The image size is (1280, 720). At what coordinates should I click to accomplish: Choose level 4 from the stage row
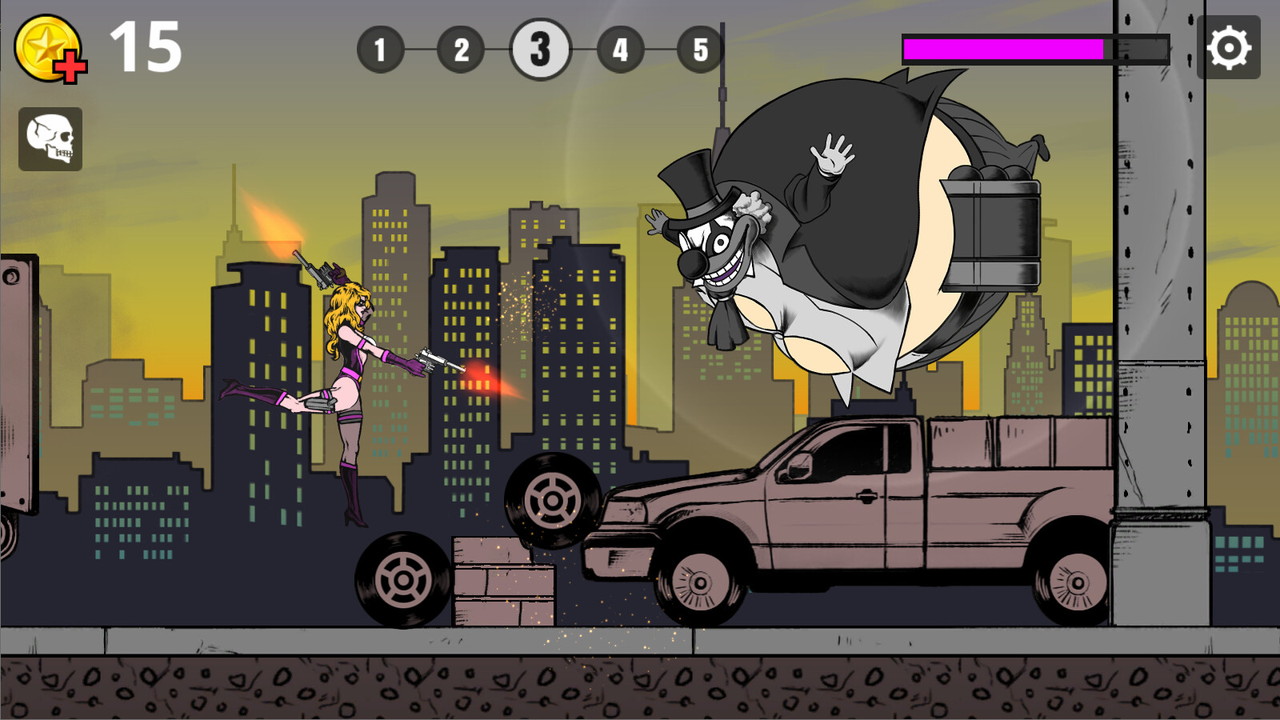pos(621,48)
